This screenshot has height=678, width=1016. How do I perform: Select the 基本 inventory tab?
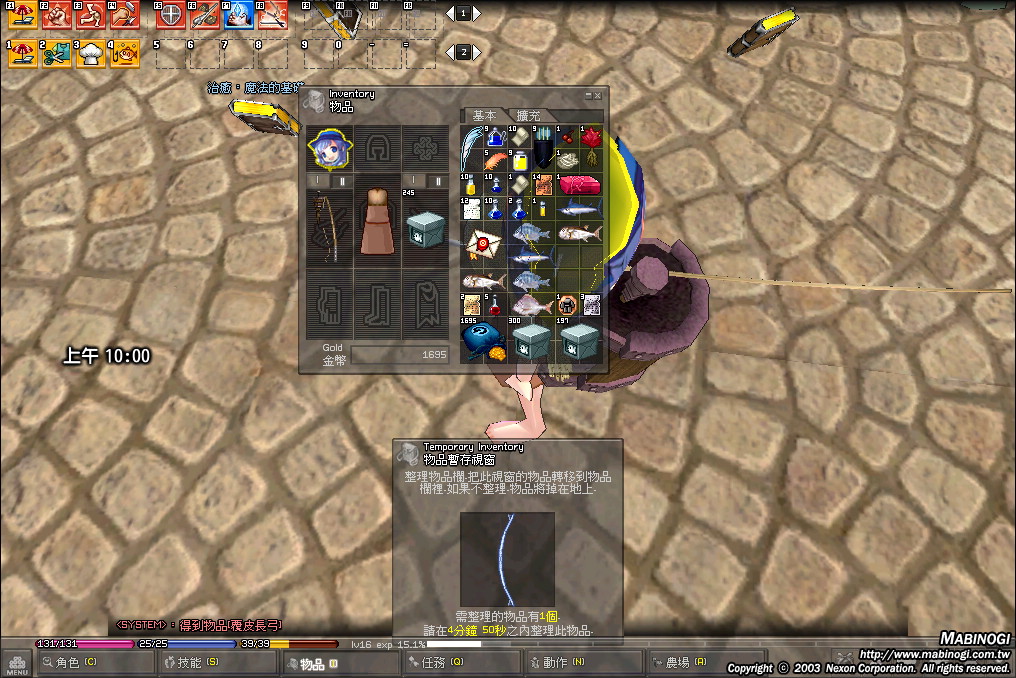click(x=485, y=116)
